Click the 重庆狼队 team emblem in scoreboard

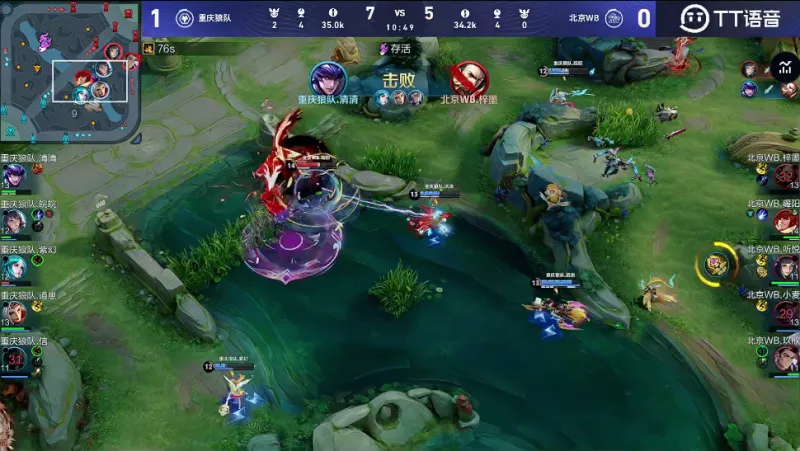(184, 18)
